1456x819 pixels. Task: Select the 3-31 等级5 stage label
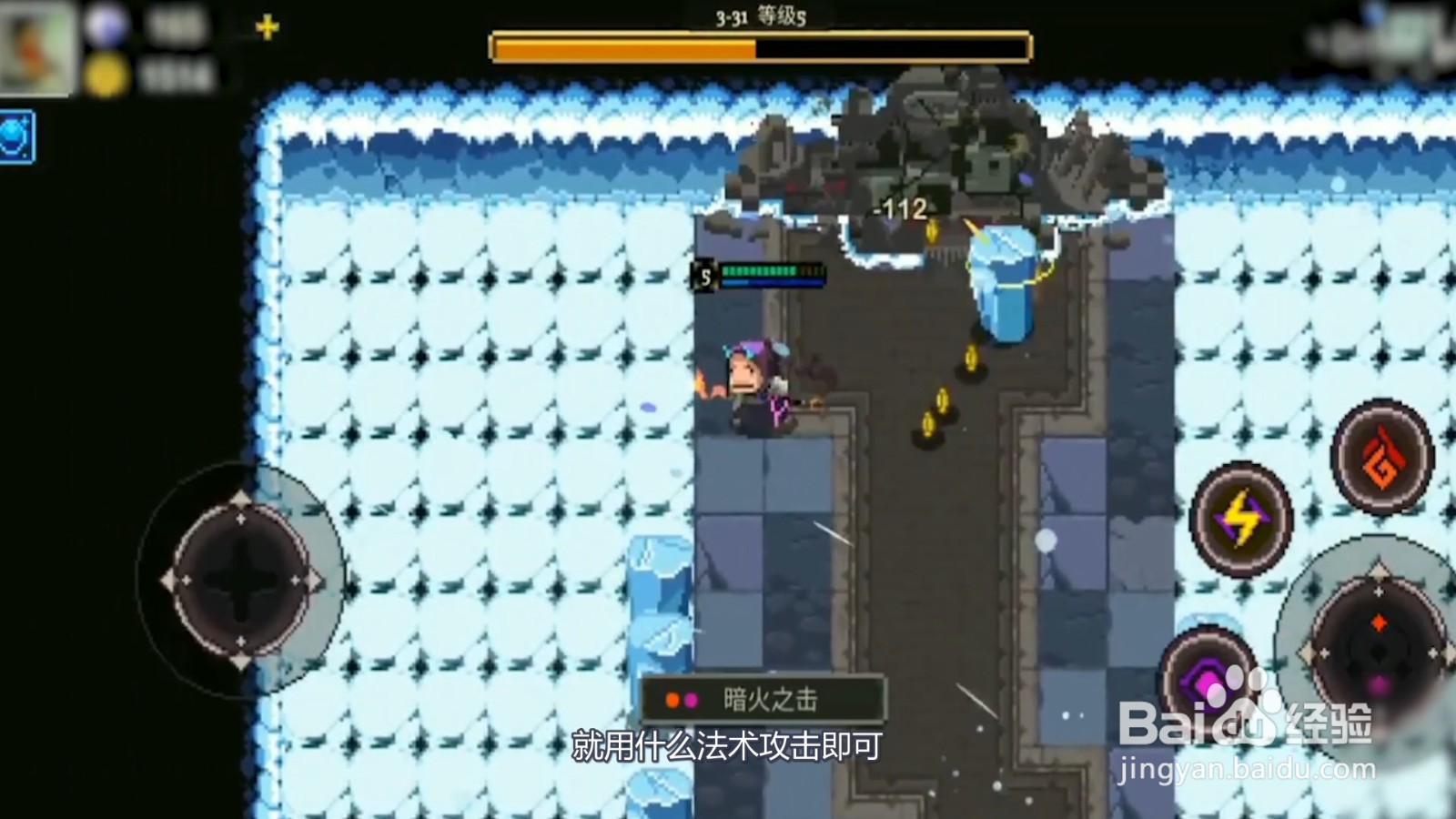click(x=761, y=15)
